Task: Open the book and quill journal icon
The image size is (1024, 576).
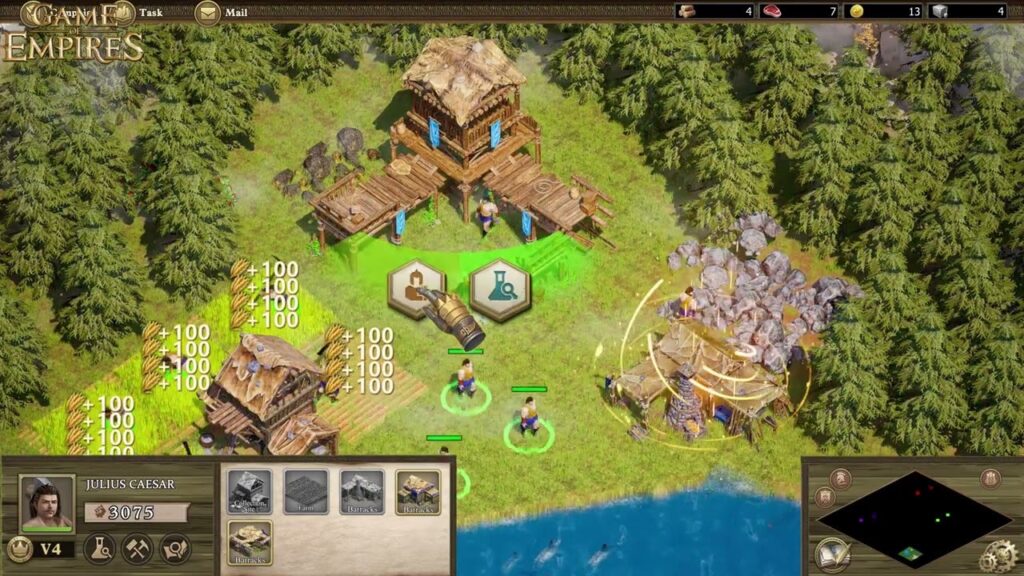Action: (832, 555)
